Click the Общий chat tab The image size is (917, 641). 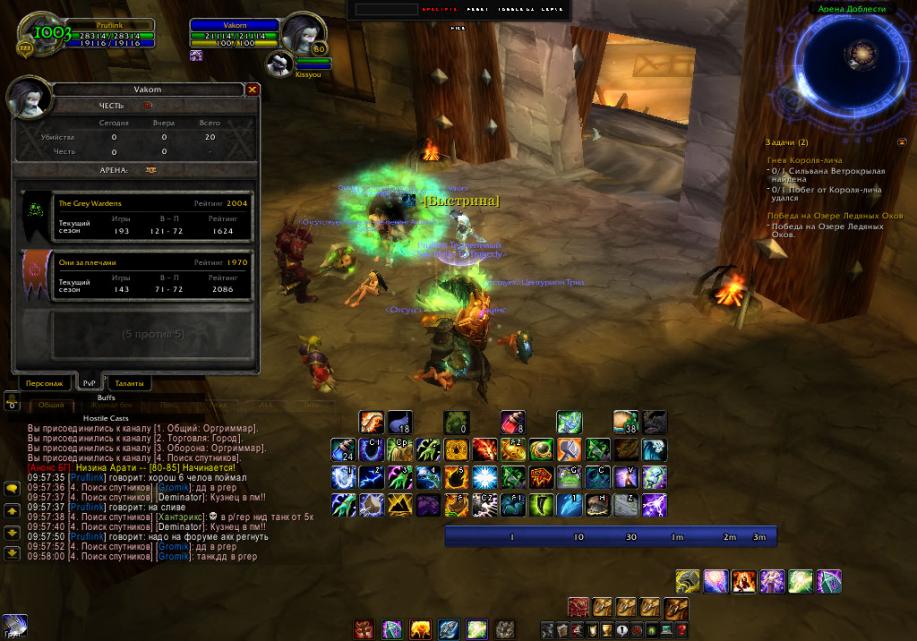50,405
